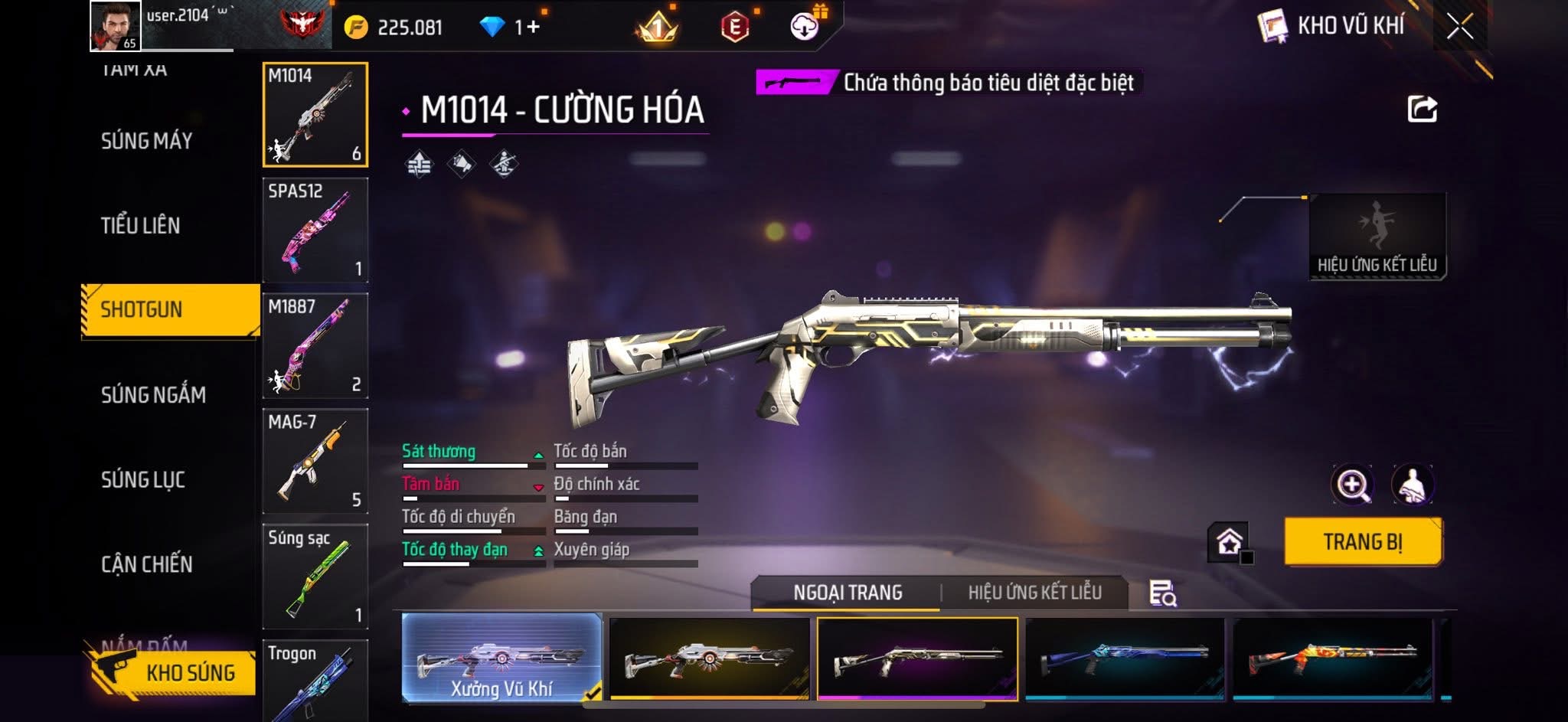Choose the SÚNG LỤC category
1568x722 pixels.
(x=143, y=480)
